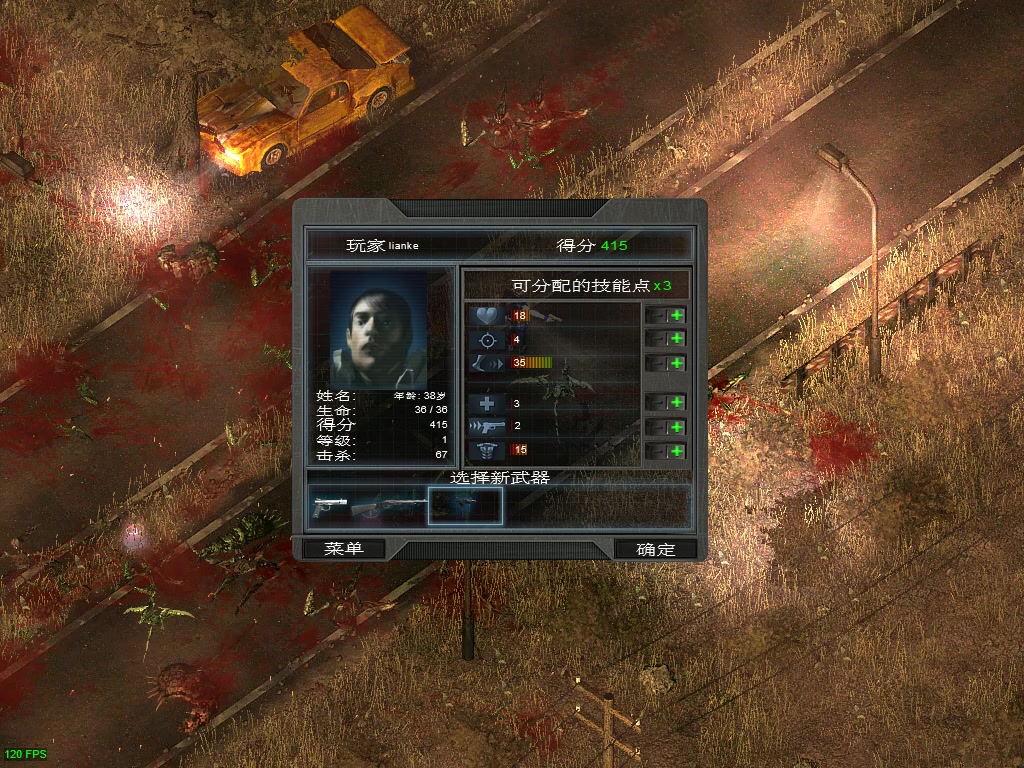Add a skill point to the crosshair accuracy stat
The width and height of the screenshot is (1024, 768).
click(677, 339)
